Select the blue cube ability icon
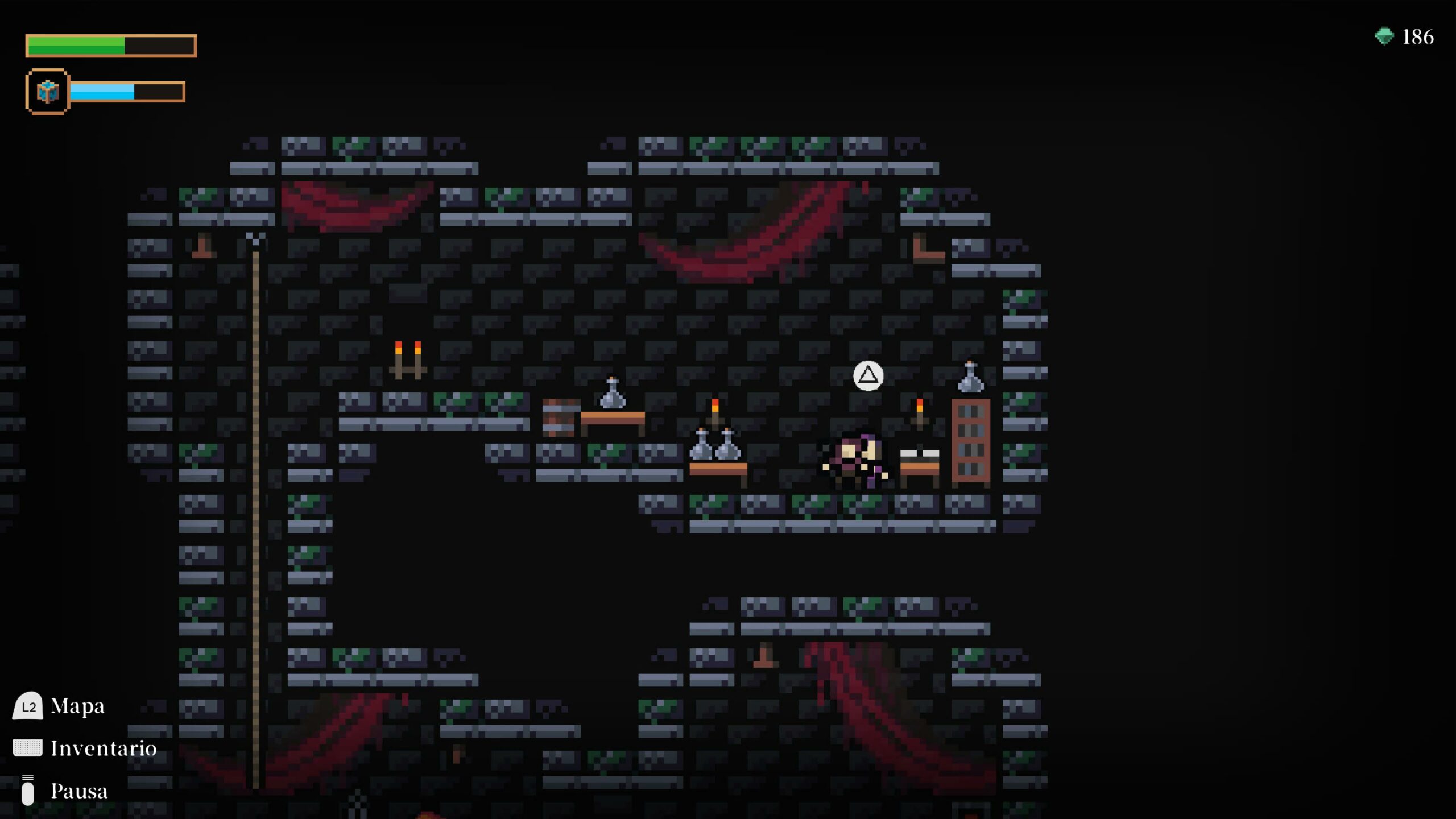This screenshot has width=1456, height=819. coord(47,92)
